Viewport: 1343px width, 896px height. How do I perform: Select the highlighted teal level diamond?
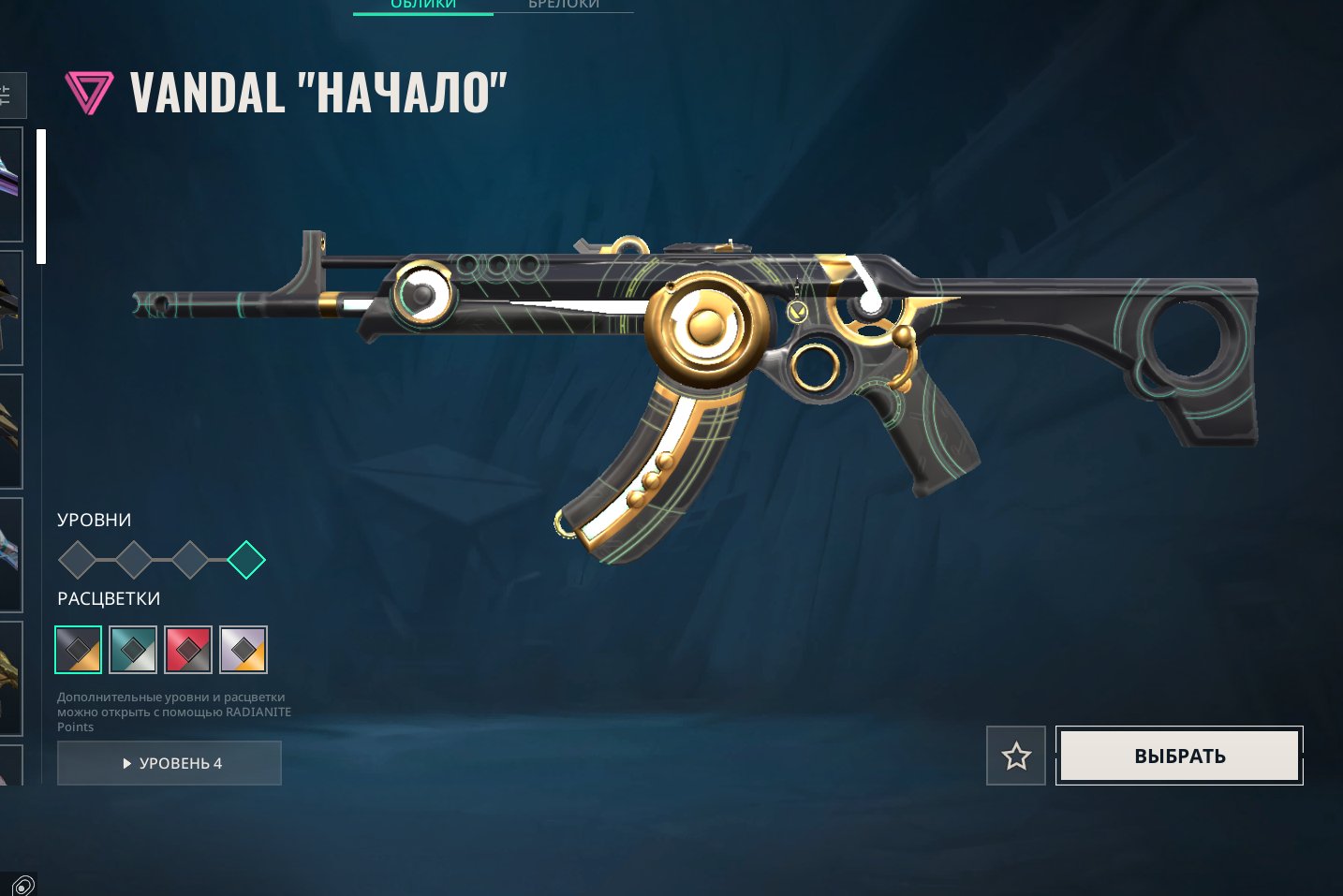pyautogui.click(x=246, y=560)
